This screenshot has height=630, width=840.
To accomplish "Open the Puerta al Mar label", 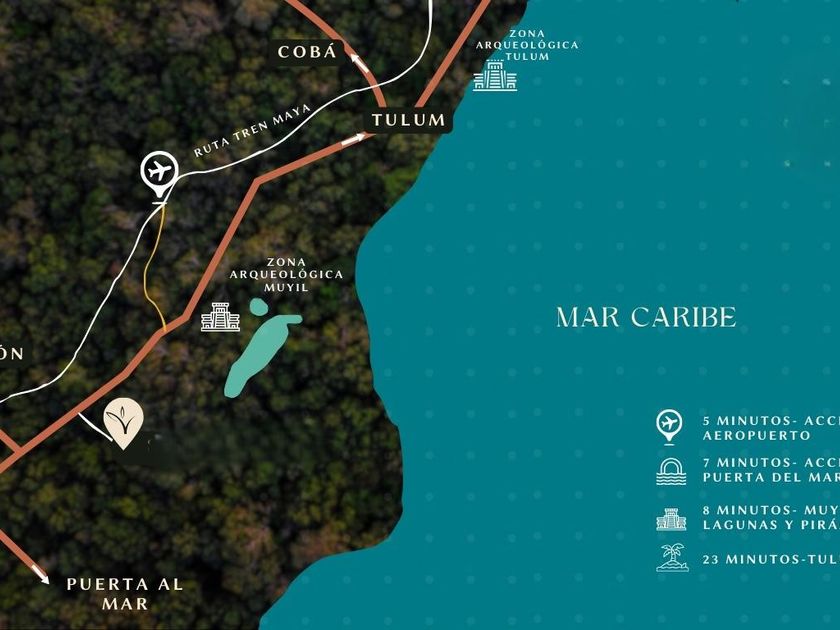I will pos(124,593).
